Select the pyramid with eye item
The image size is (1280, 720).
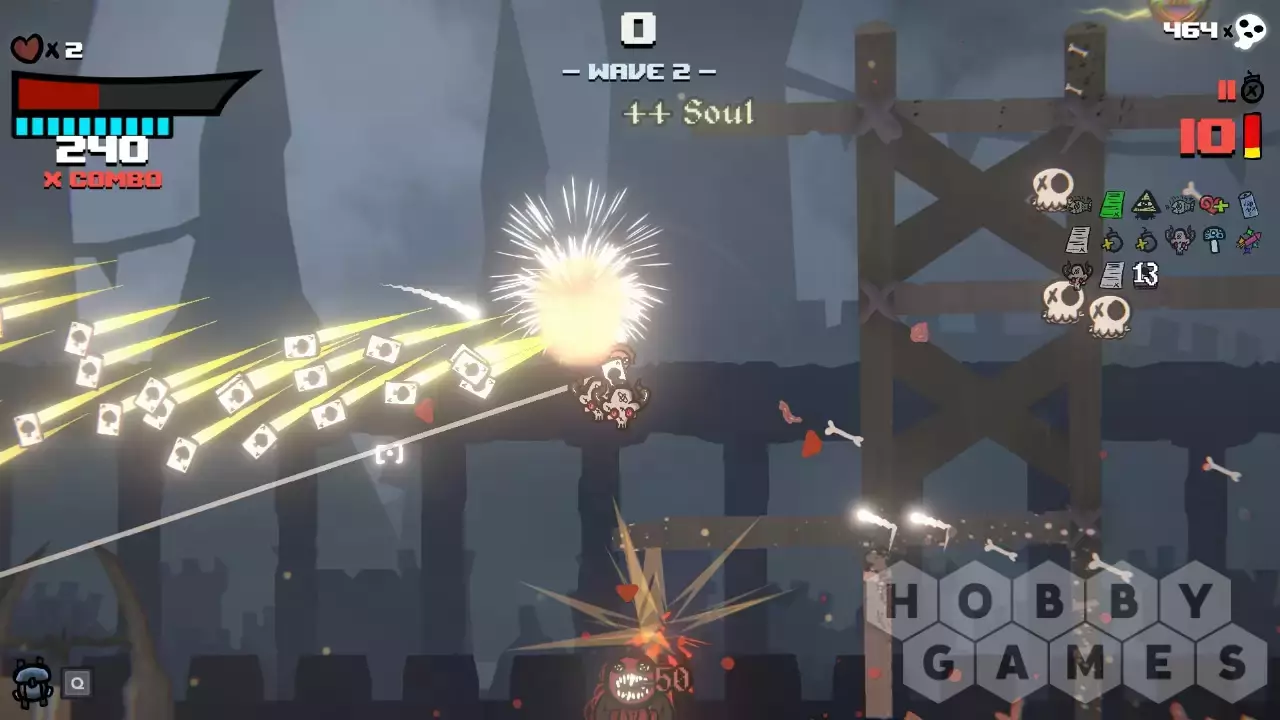(1146, 205)
